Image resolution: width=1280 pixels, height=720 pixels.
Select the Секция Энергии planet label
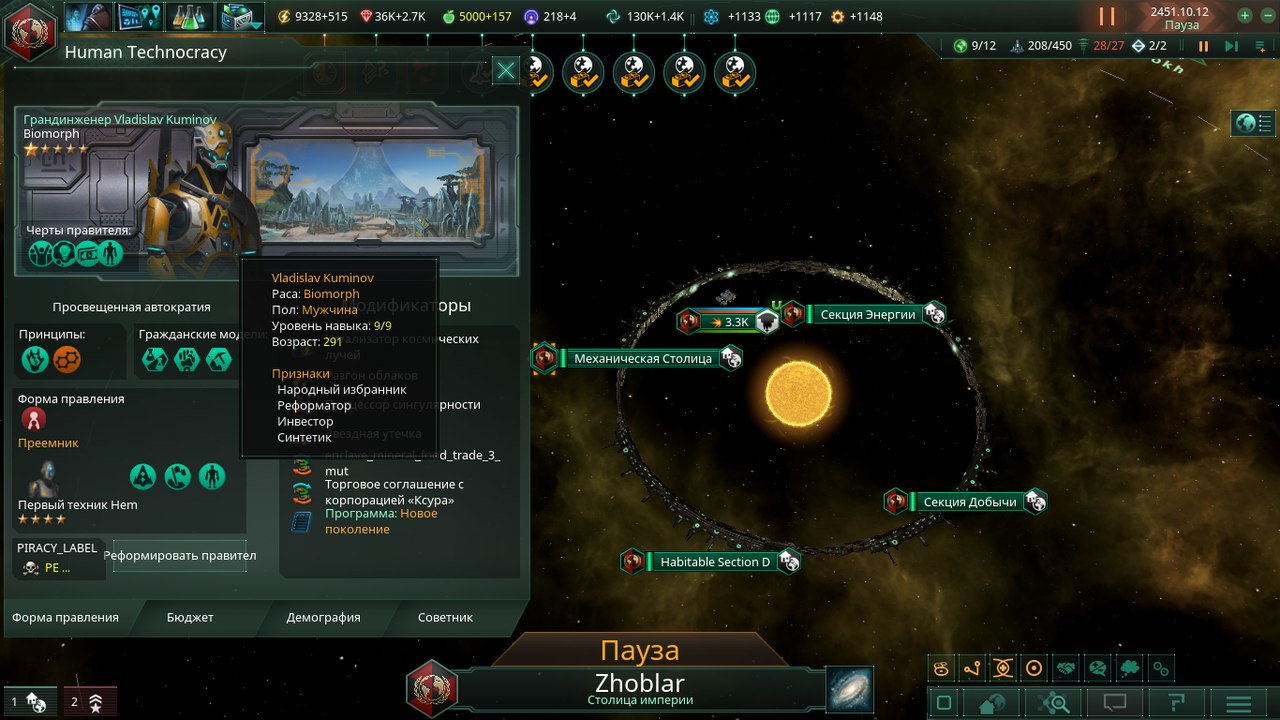coord(867,314)
